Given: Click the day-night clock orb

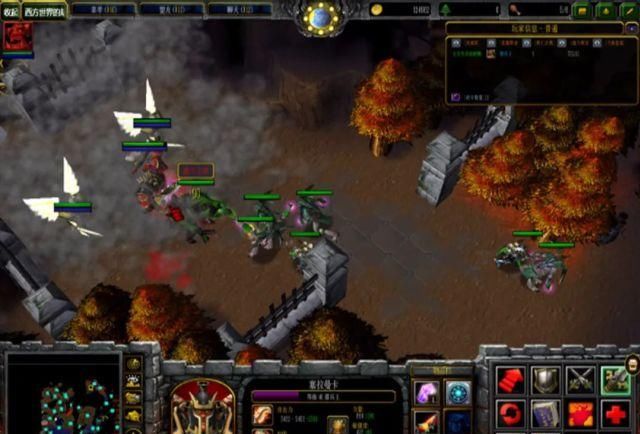Looking at the screenshot, I should pos(321,16).
